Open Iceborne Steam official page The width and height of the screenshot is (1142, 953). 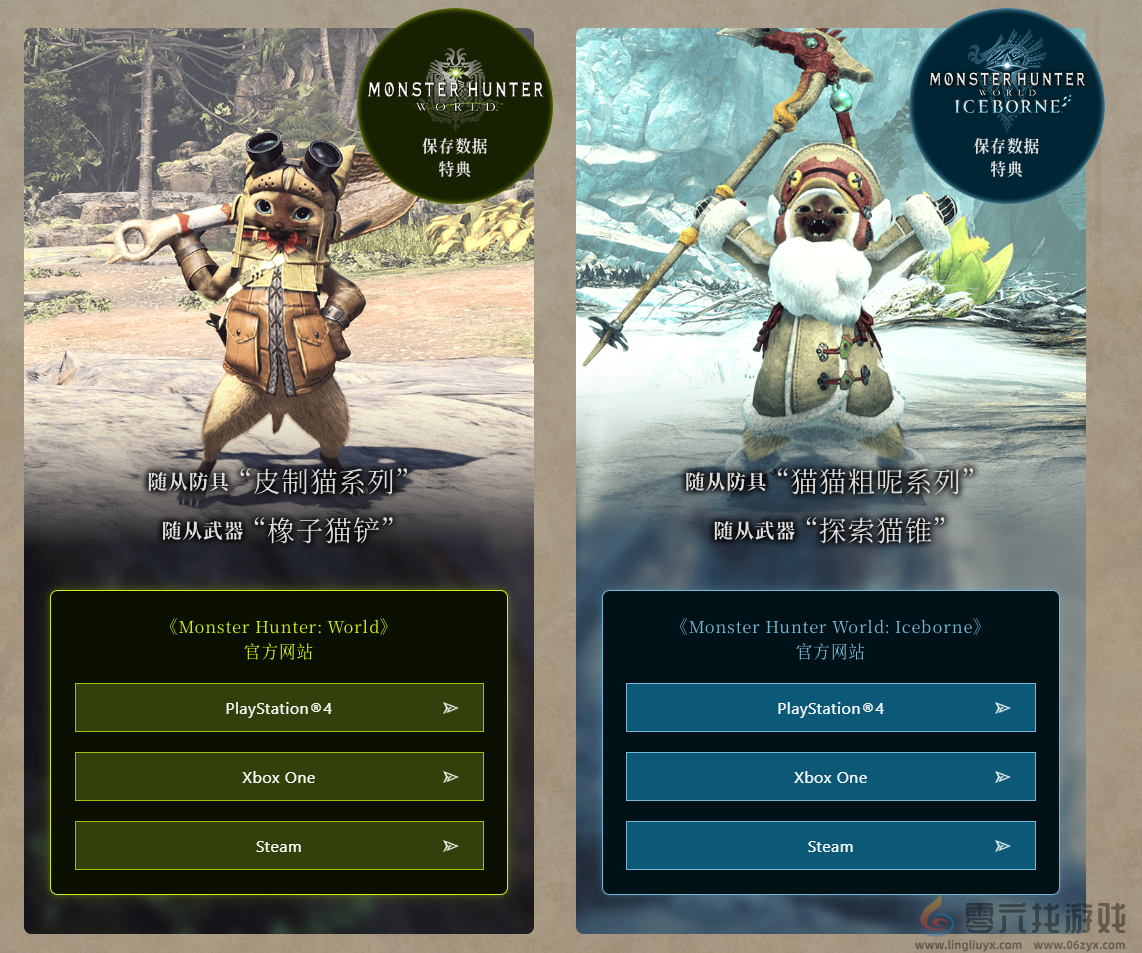(830, 846)
